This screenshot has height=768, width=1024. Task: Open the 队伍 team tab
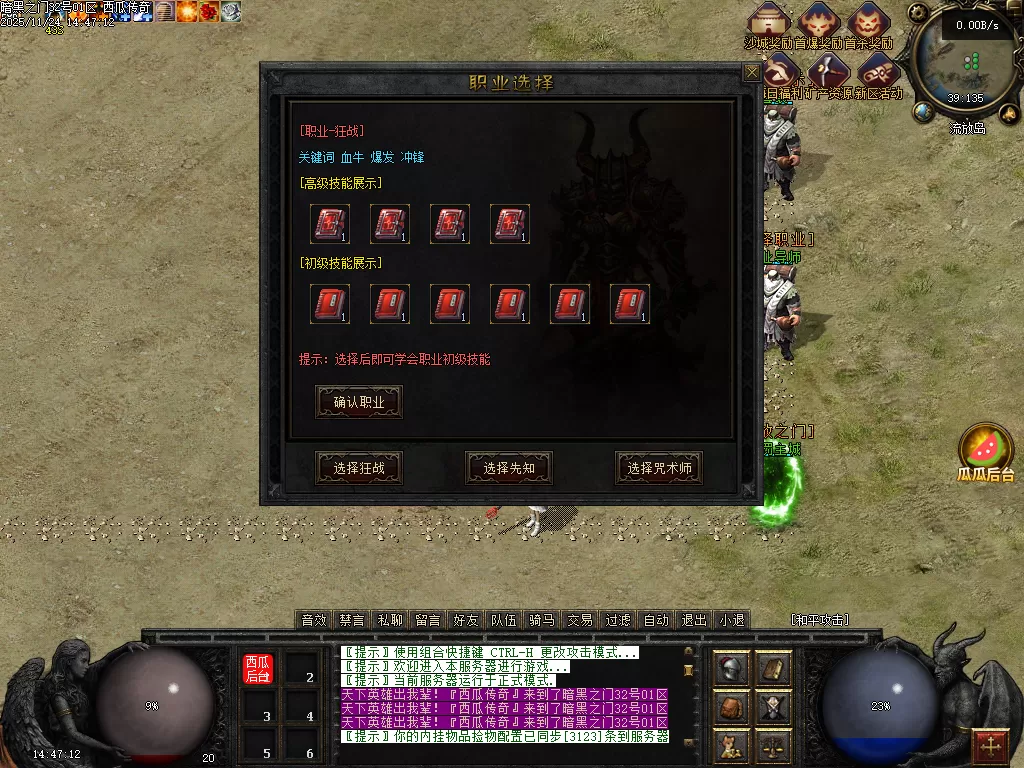(503, 620)
